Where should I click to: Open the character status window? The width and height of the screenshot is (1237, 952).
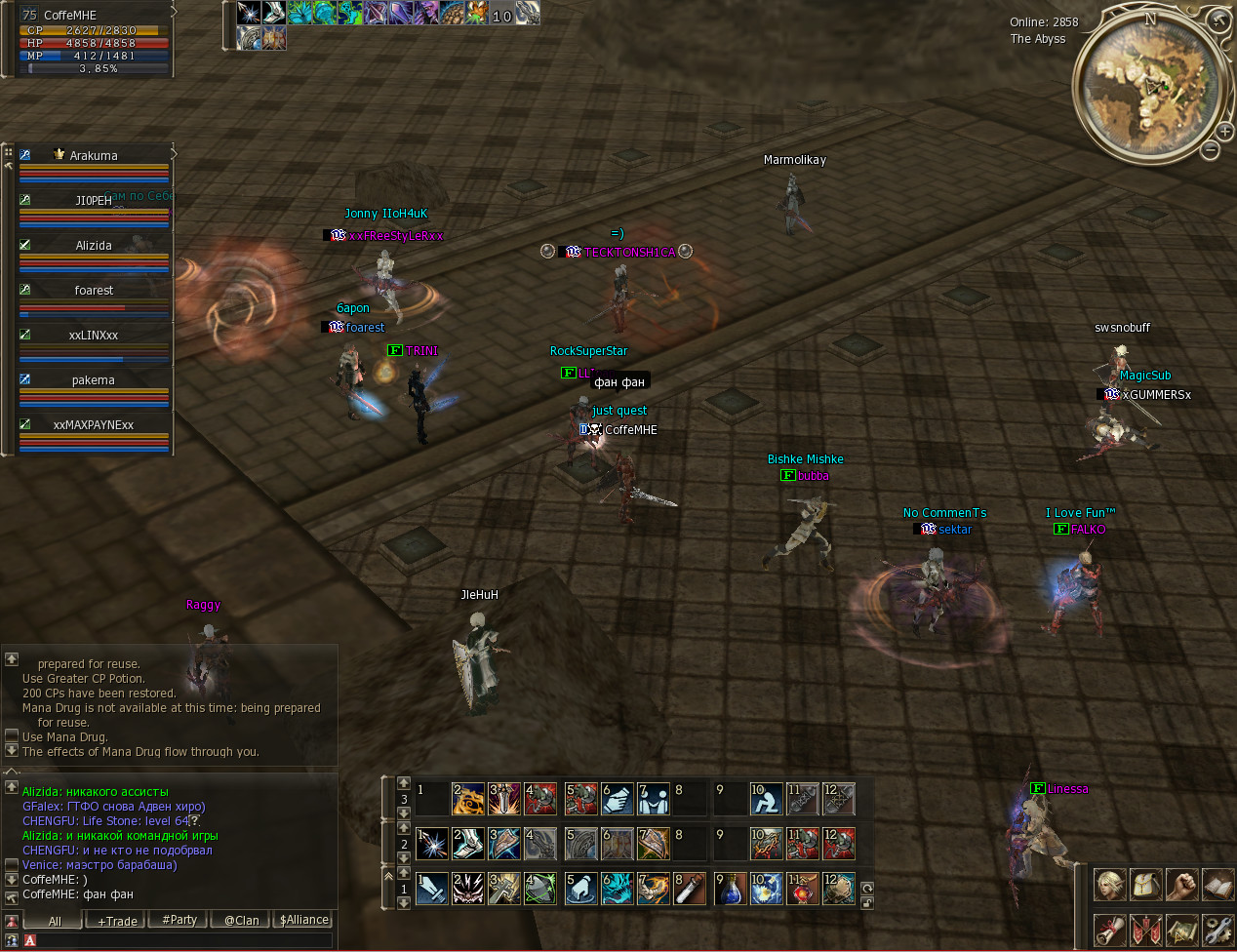click(x=1109, y=885)
